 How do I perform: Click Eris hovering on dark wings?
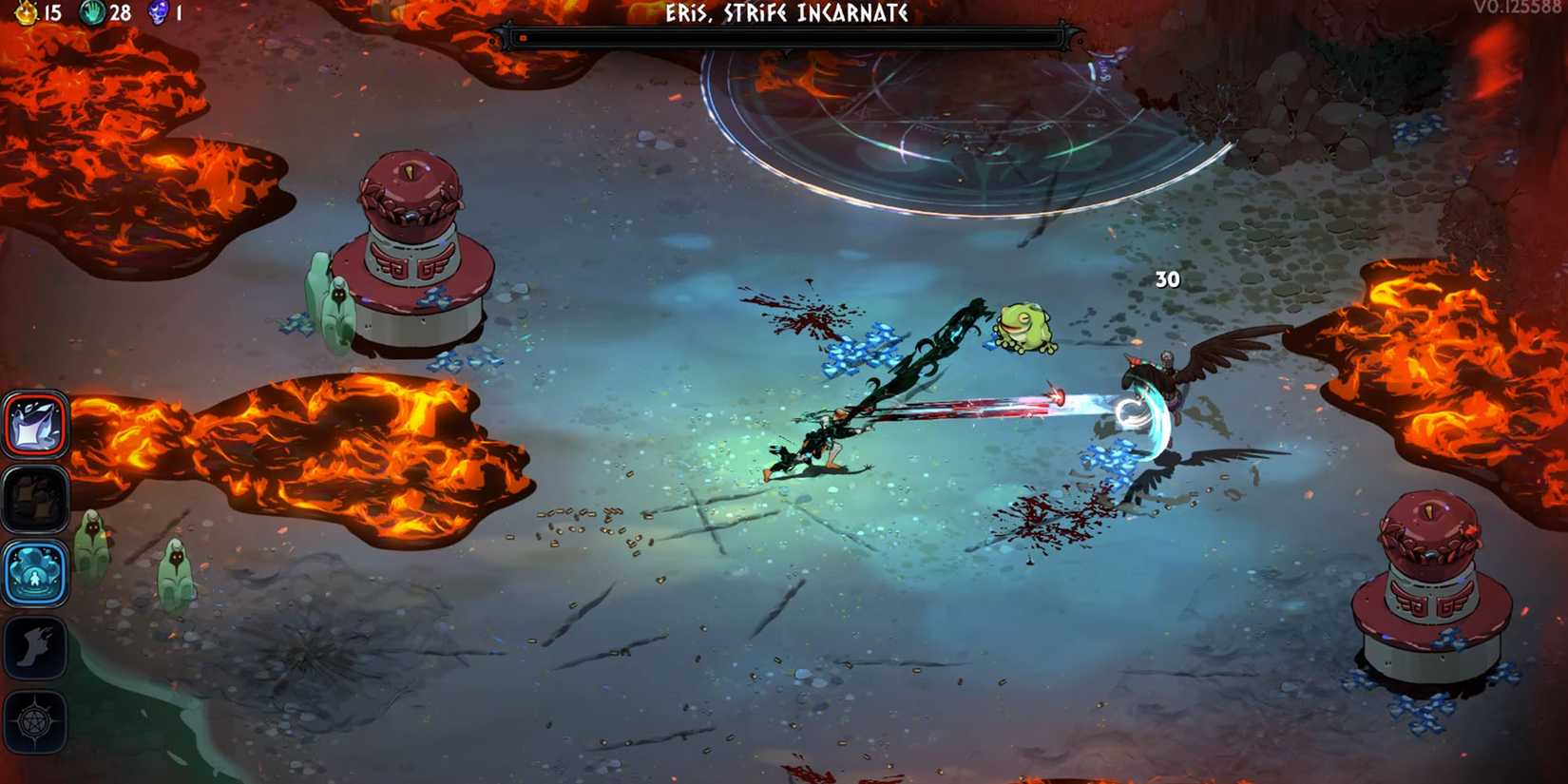[x=1169, y=375]
